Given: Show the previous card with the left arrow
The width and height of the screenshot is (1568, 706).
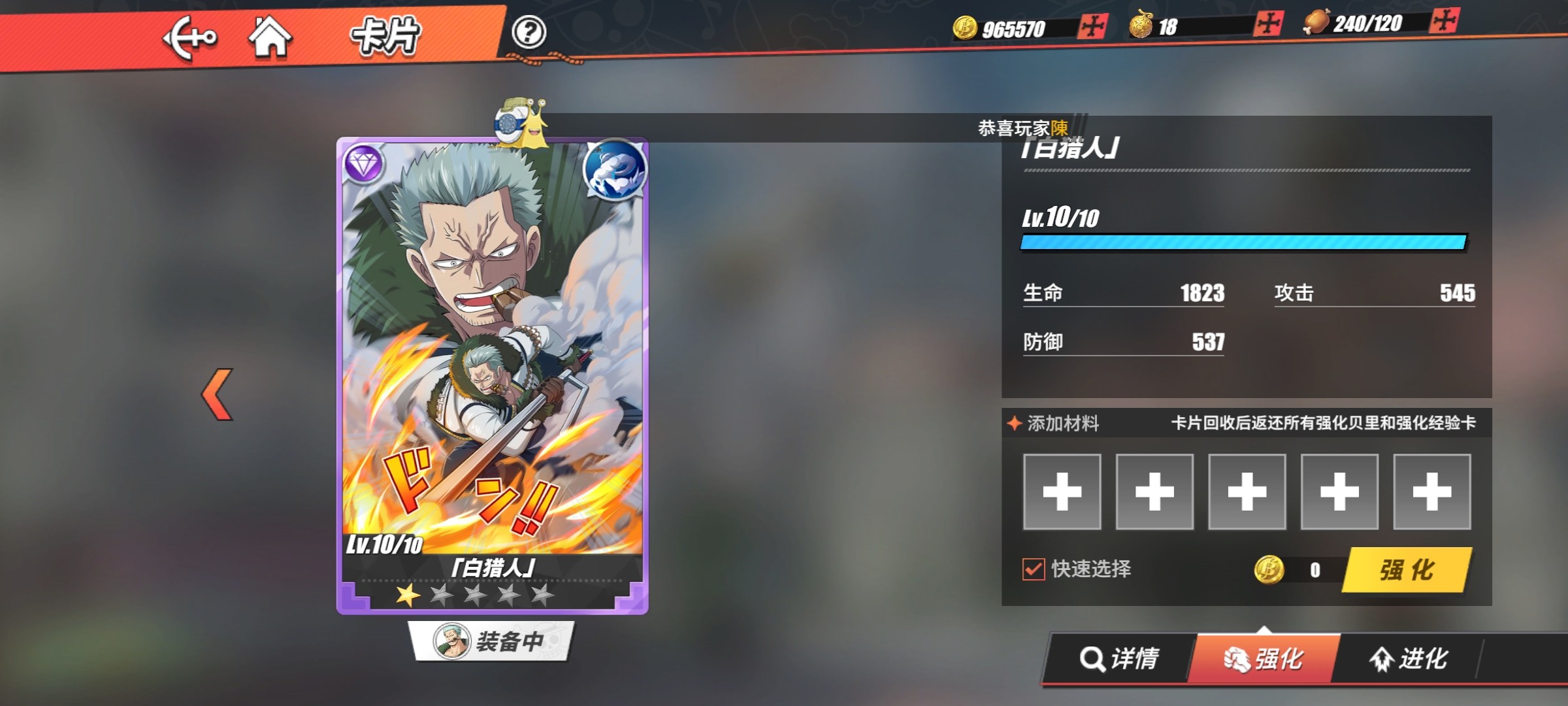Looking at the screenshot, I should (218, 394).
